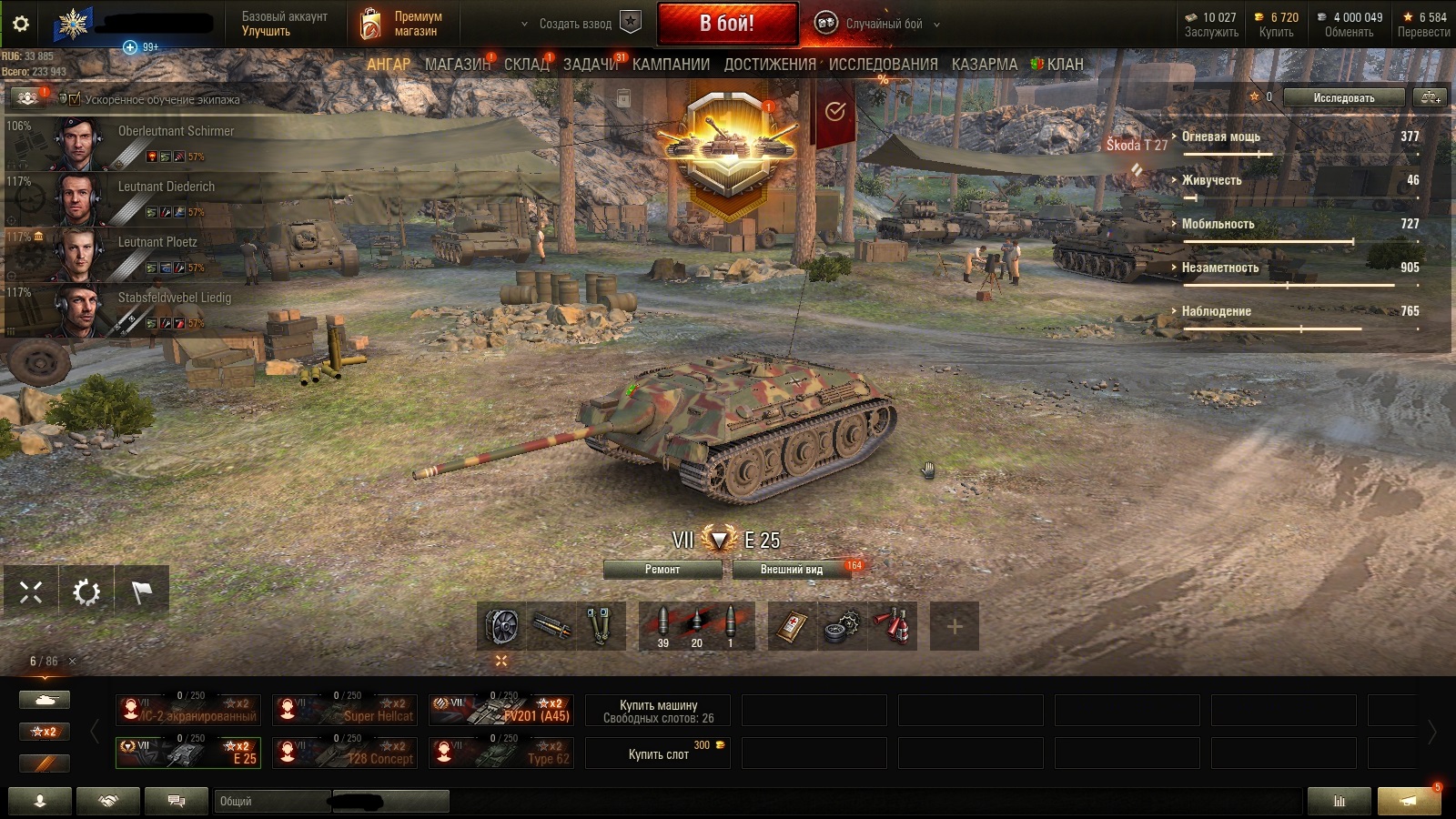Click the Ремонт button

[x=662, y=570]
